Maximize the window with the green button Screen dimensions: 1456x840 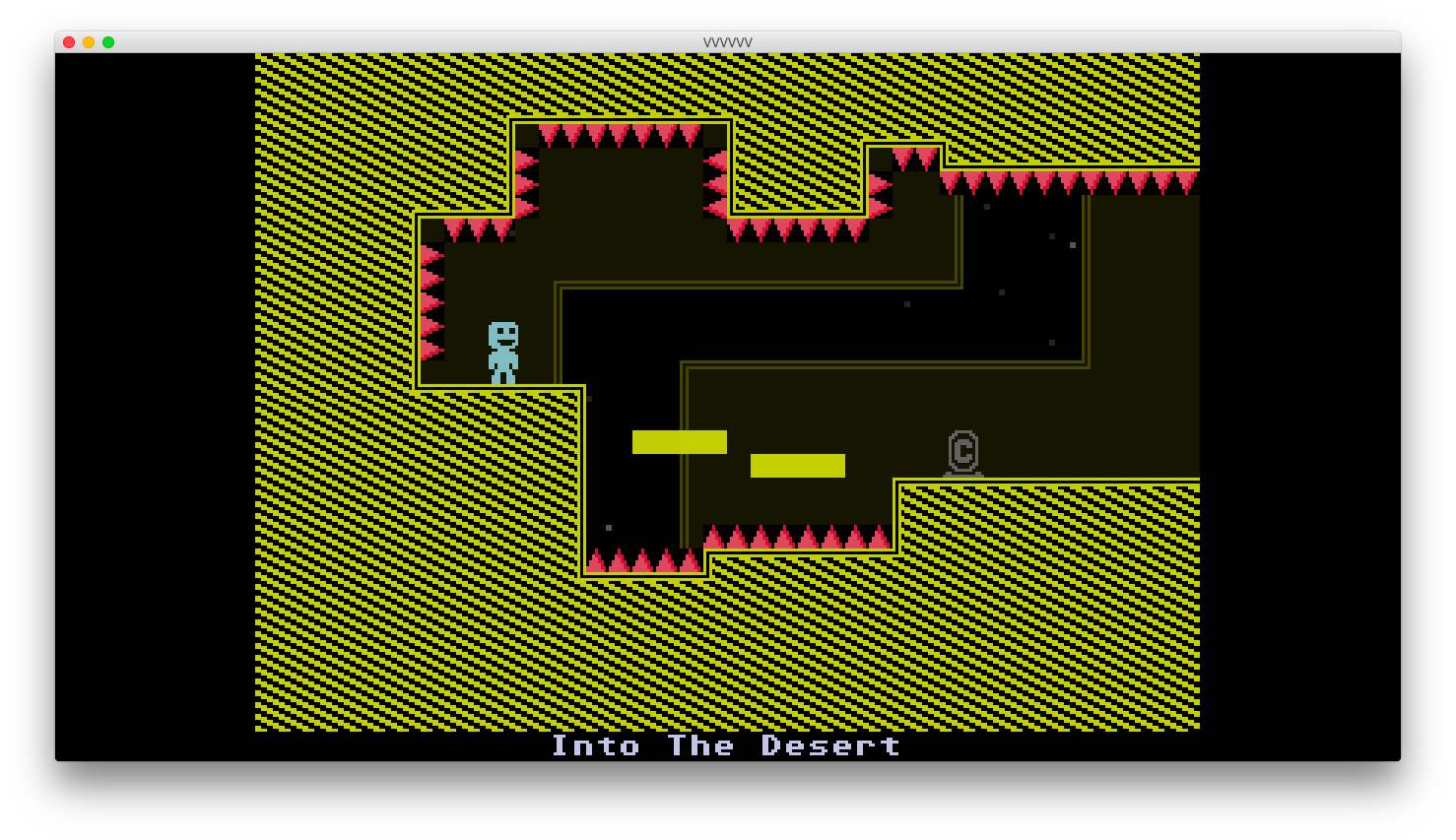point(108,42)
